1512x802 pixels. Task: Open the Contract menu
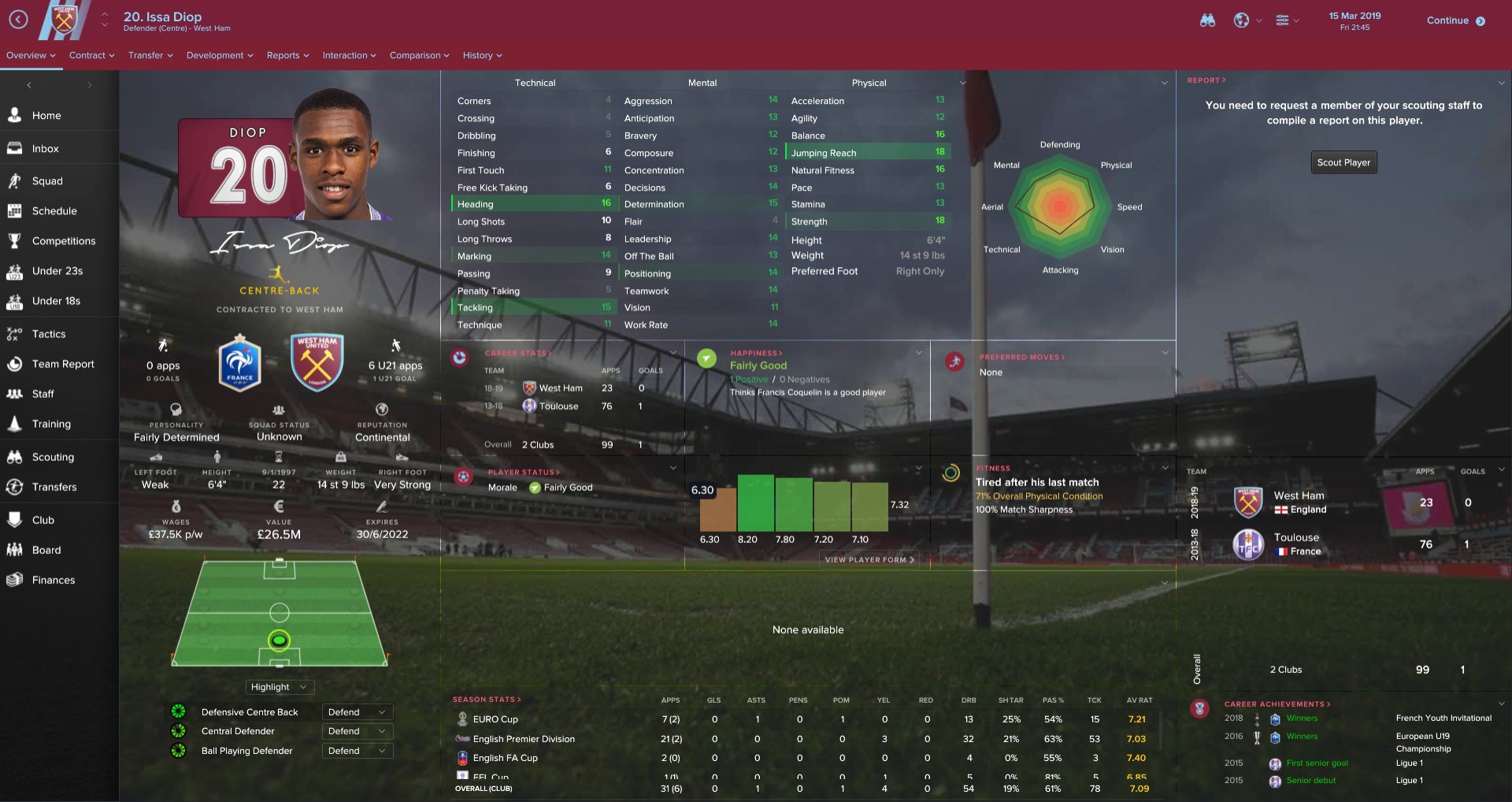[x=91, y=55]
